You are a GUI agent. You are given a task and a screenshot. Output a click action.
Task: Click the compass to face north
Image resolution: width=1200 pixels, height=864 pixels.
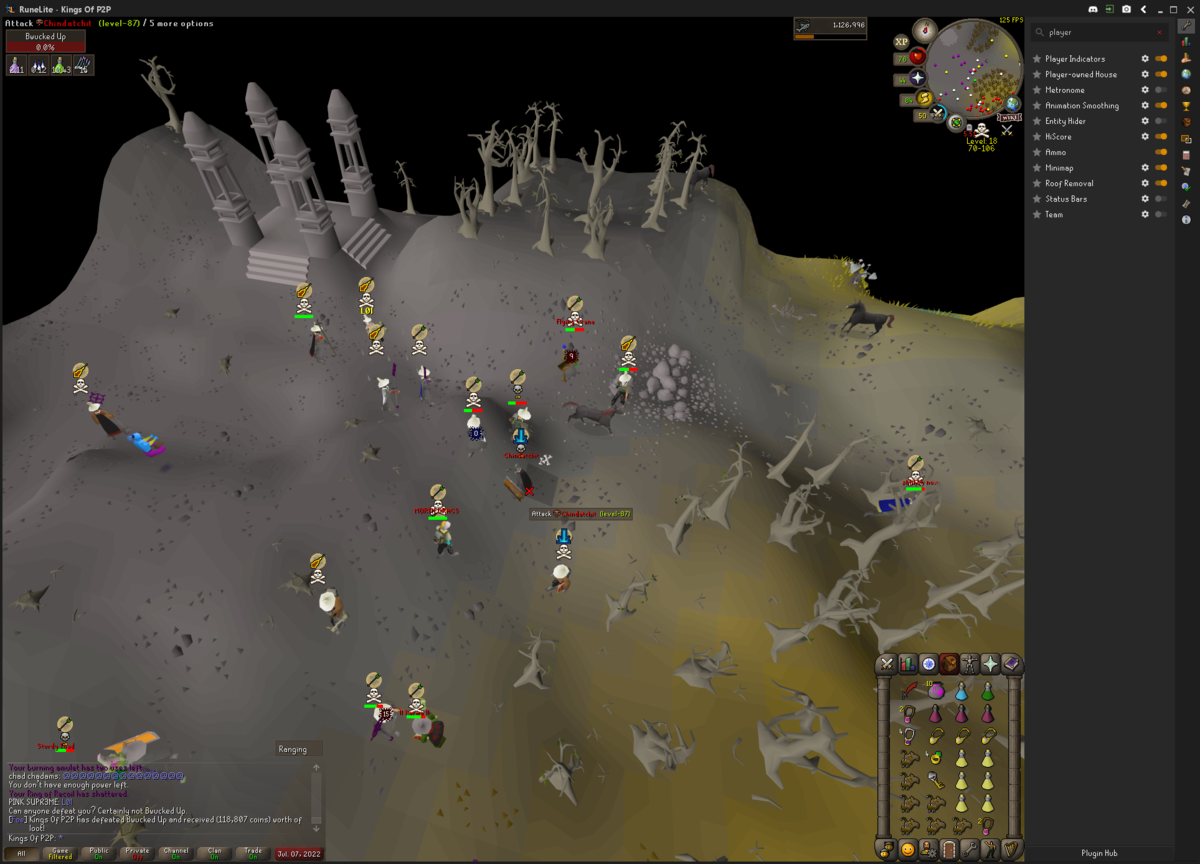(x=924, y=30)
